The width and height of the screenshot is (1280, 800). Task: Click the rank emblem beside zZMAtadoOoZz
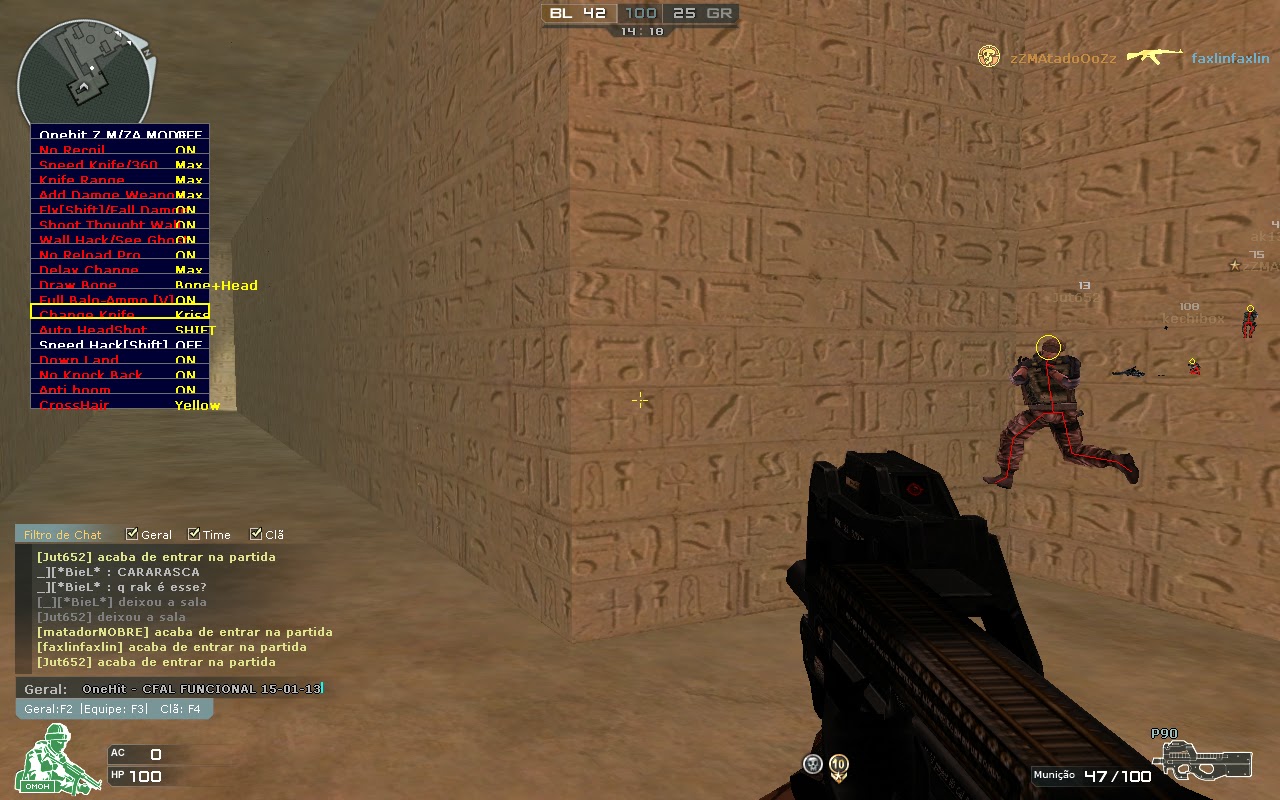[x=988, y=57]
